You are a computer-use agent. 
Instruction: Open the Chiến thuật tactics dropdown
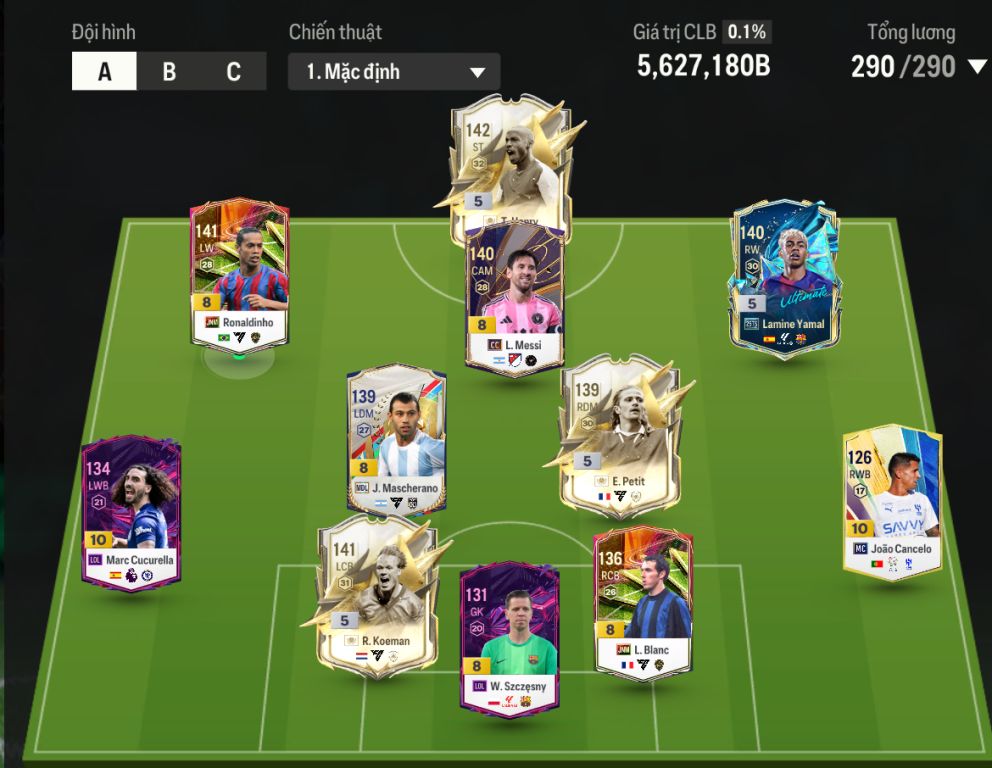tap(394, 72)
